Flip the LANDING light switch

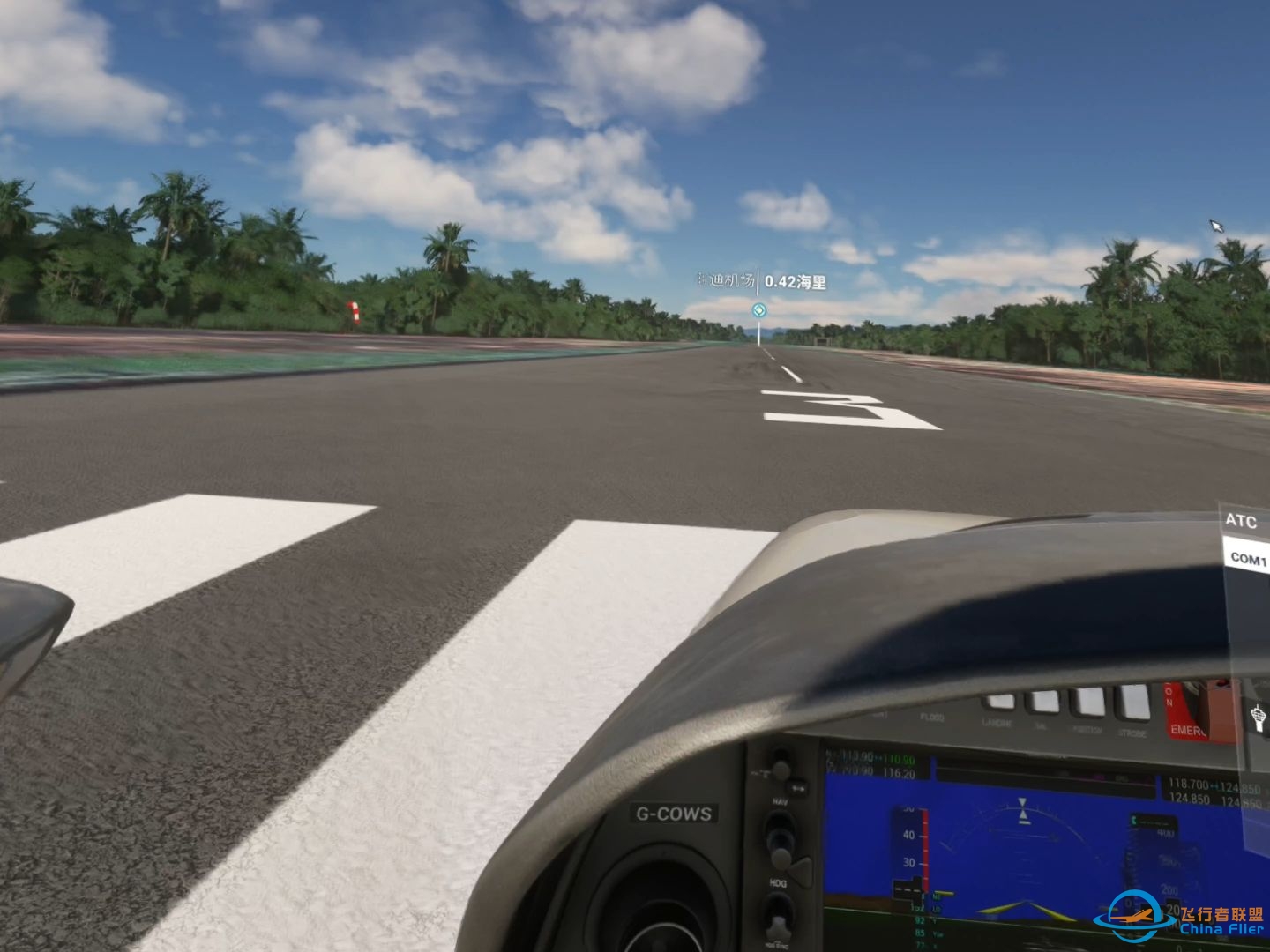1000,699
